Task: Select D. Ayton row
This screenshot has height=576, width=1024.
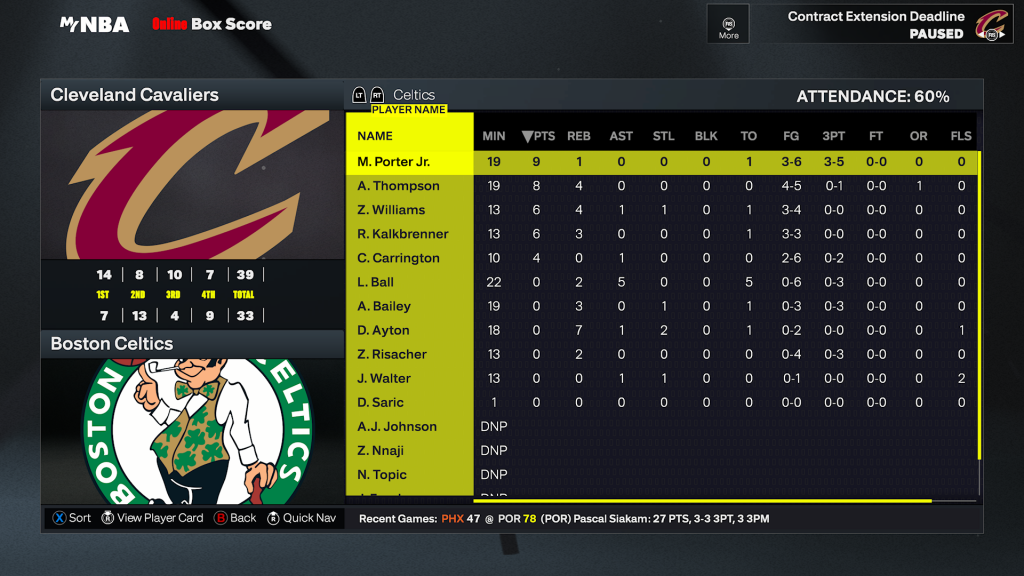Action: coord(384,330)
